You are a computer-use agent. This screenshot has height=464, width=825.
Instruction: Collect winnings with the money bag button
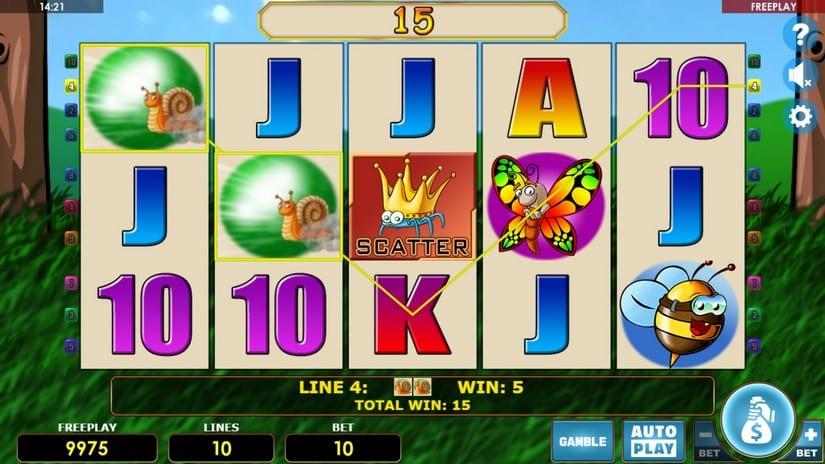[757, 420]
